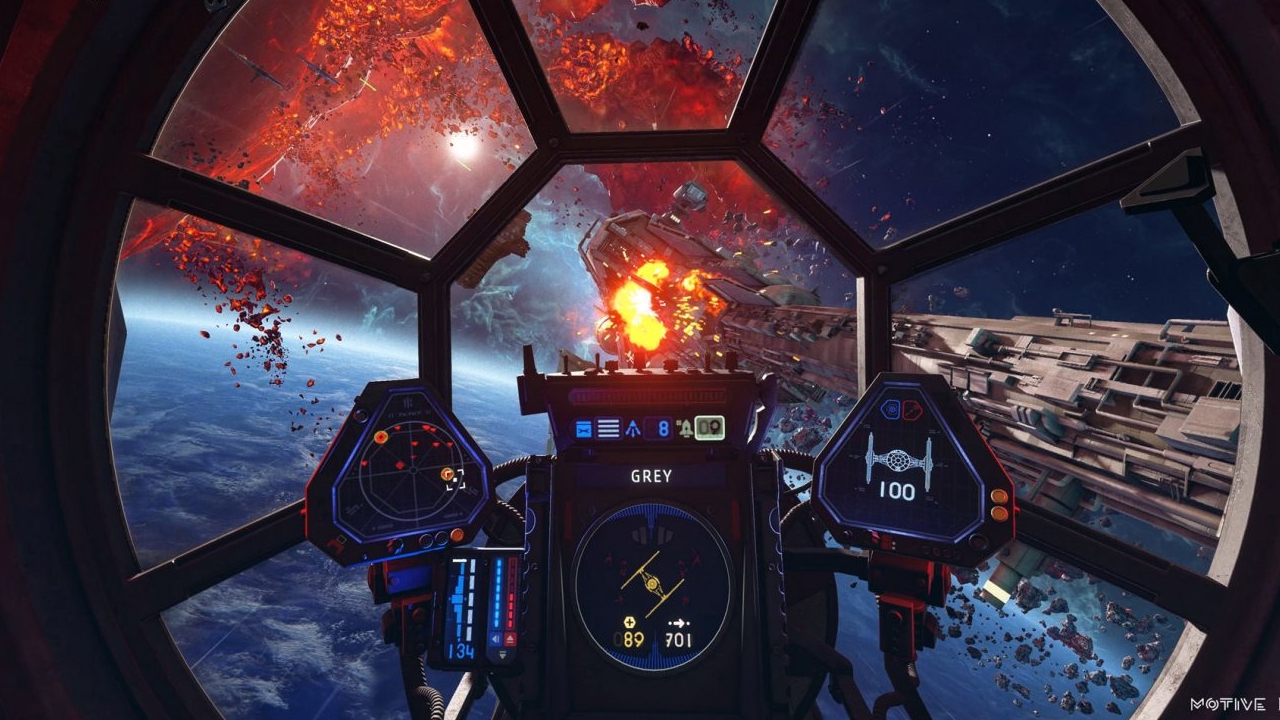Click the red weapon status icon on hull display
The height and width of the screenshot is (720, 1280).
[911, 409]
